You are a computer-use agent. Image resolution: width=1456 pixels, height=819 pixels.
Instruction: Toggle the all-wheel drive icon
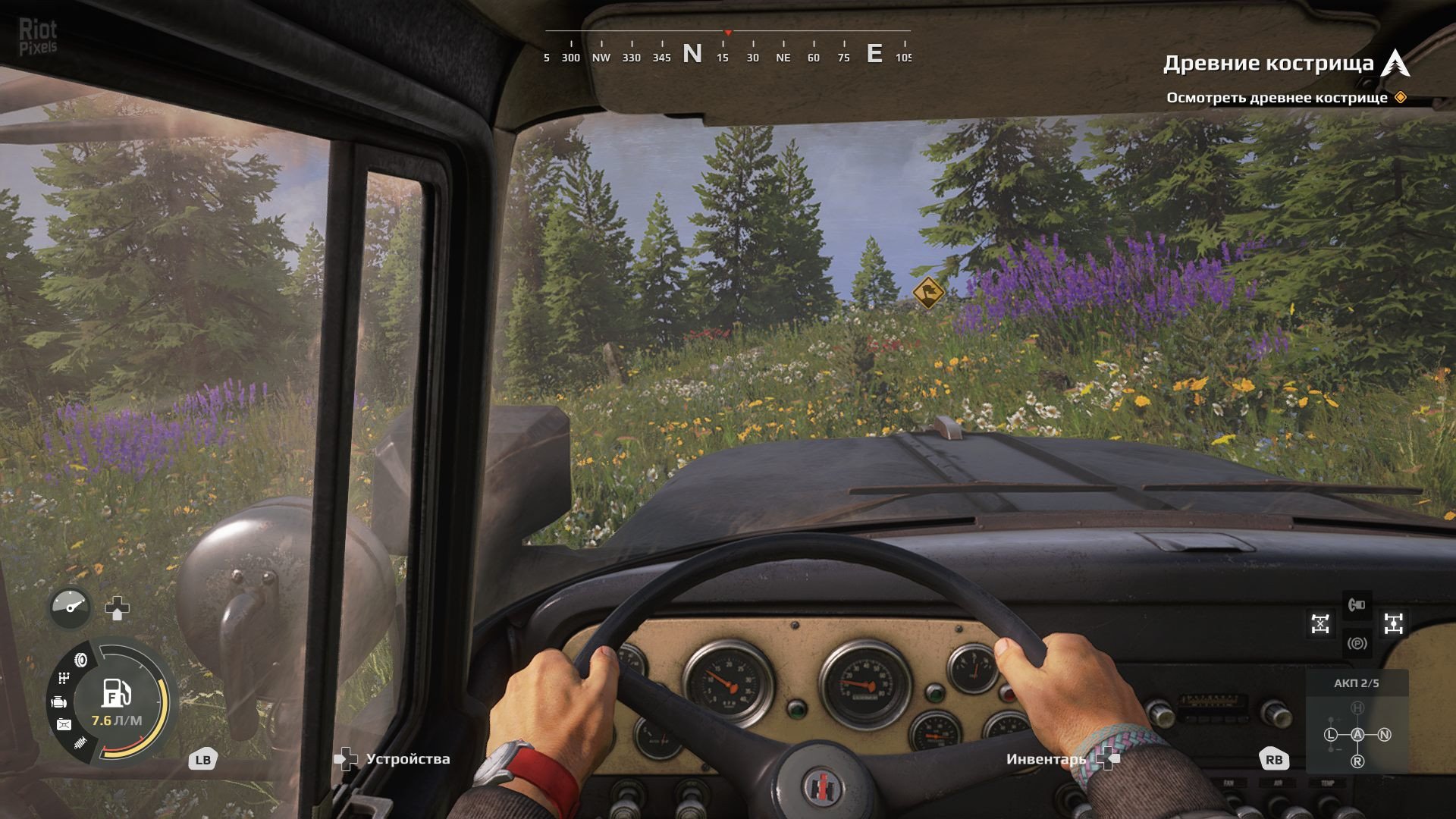(x=1393, y=623)
